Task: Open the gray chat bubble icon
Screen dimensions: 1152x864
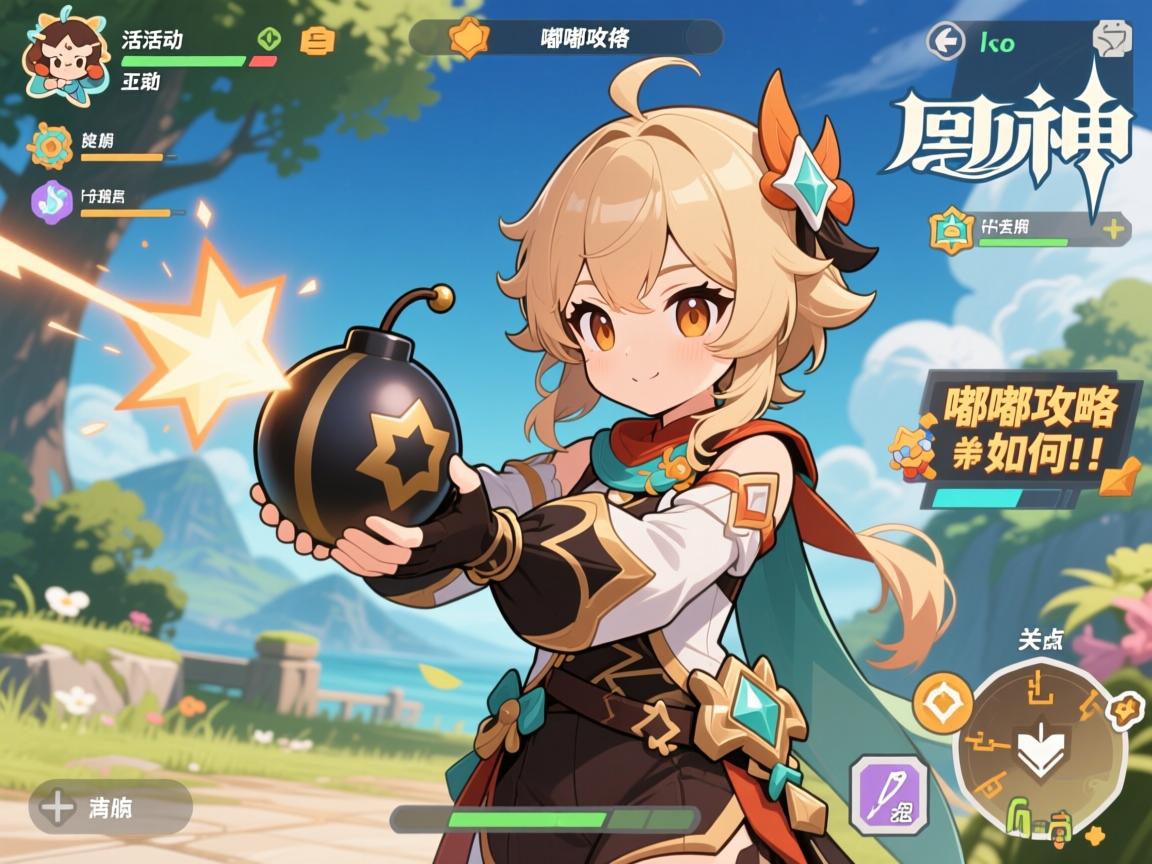Action: click(x=1109, y=39)
